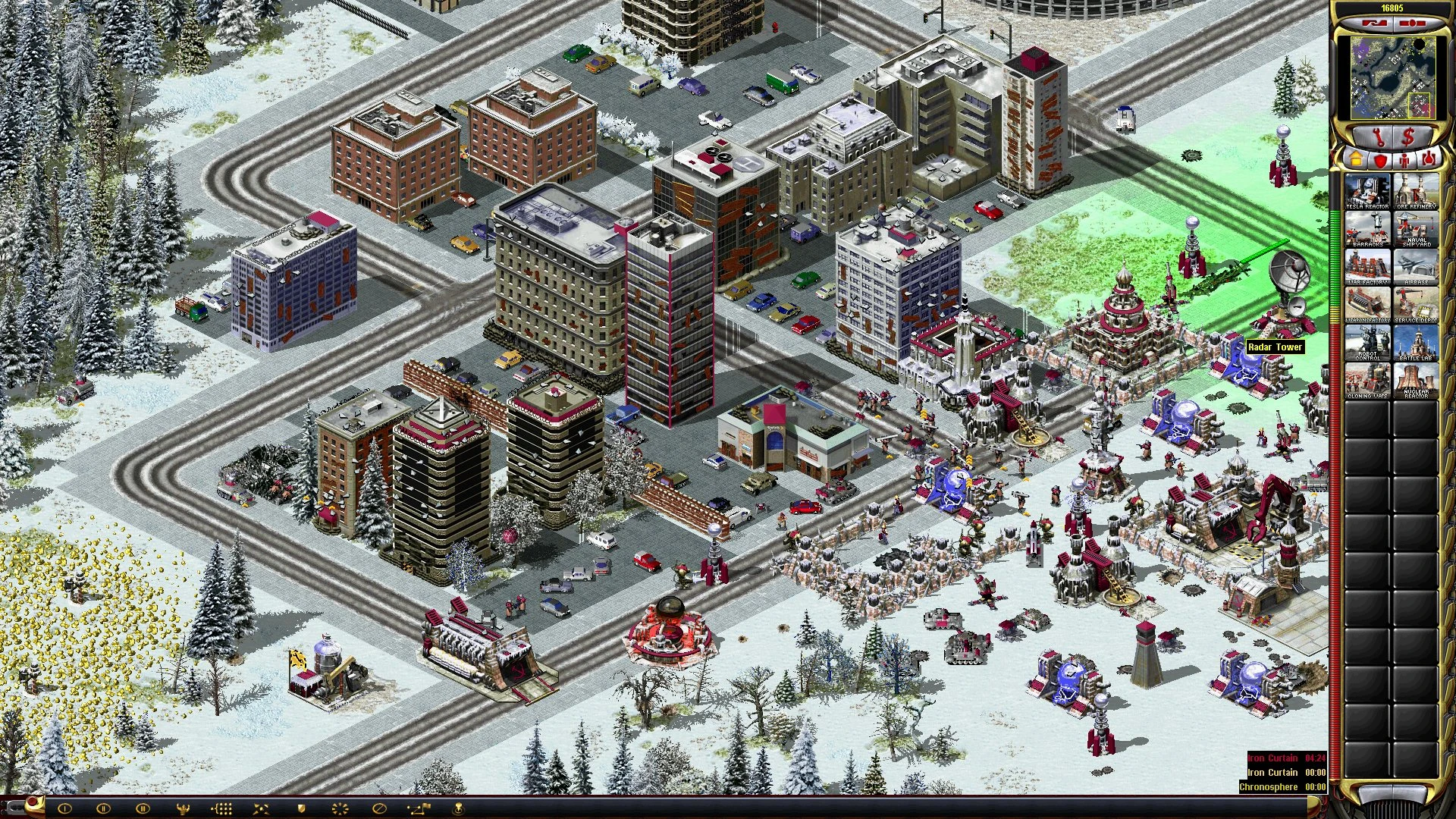Switch to the structures build tab
Image resolution: width=1456 pixels, height=819 pixels.
point(1355,160)
